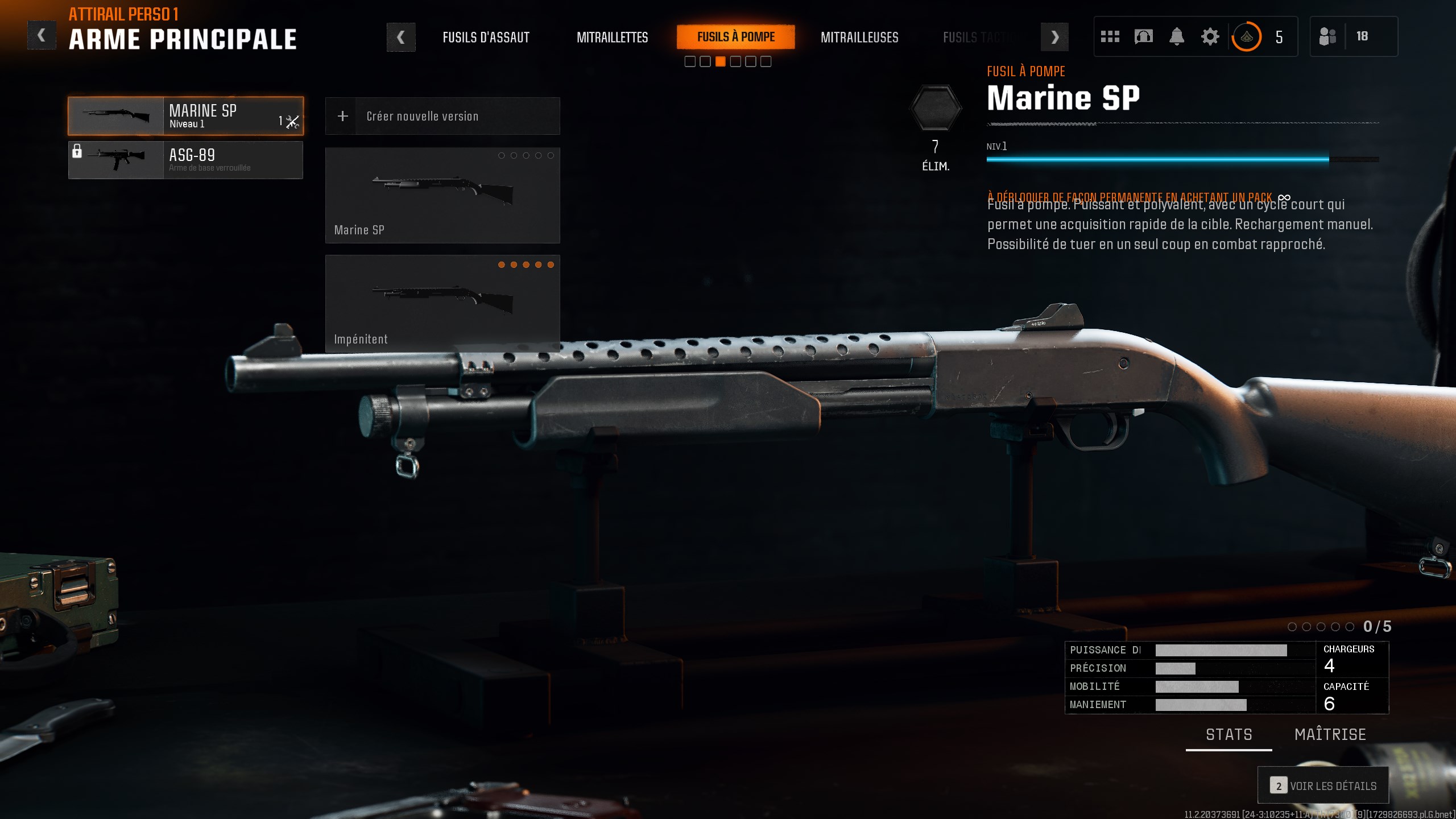Open the Maîtrise tab

click(1330, 734)
